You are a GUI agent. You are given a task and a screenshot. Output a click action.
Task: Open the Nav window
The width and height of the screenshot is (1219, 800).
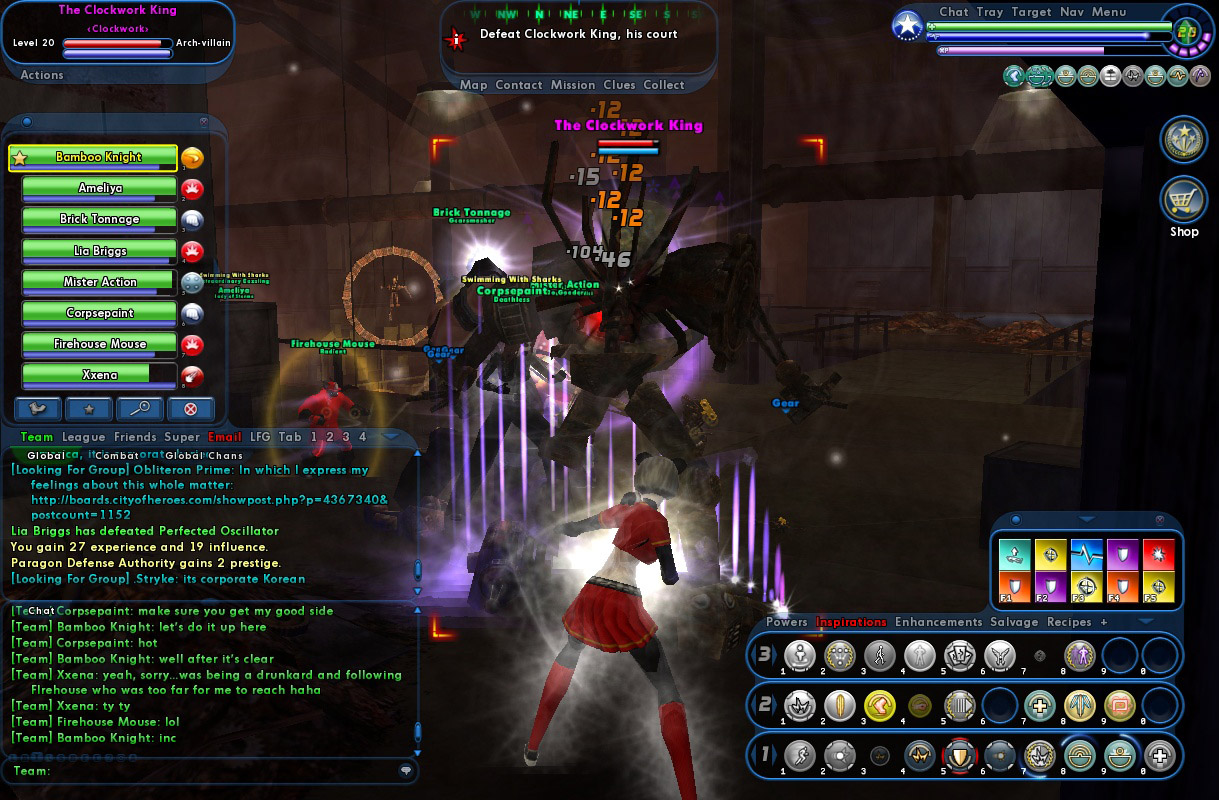tap(1071, 12)
